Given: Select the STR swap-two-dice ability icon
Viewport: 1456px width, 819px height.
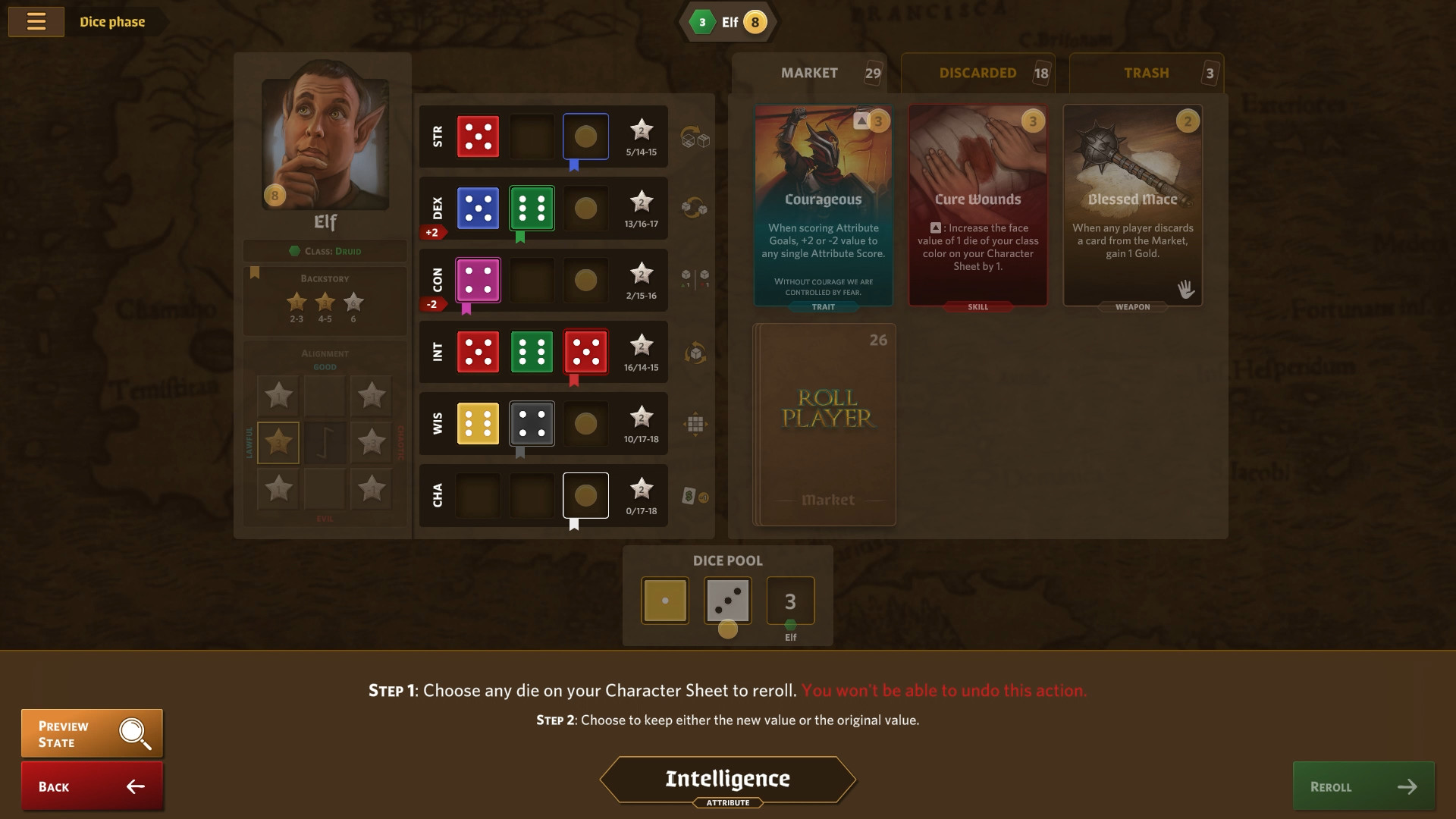Looking at the screenshot, I should pyautogui.click(x=696, y=137).
